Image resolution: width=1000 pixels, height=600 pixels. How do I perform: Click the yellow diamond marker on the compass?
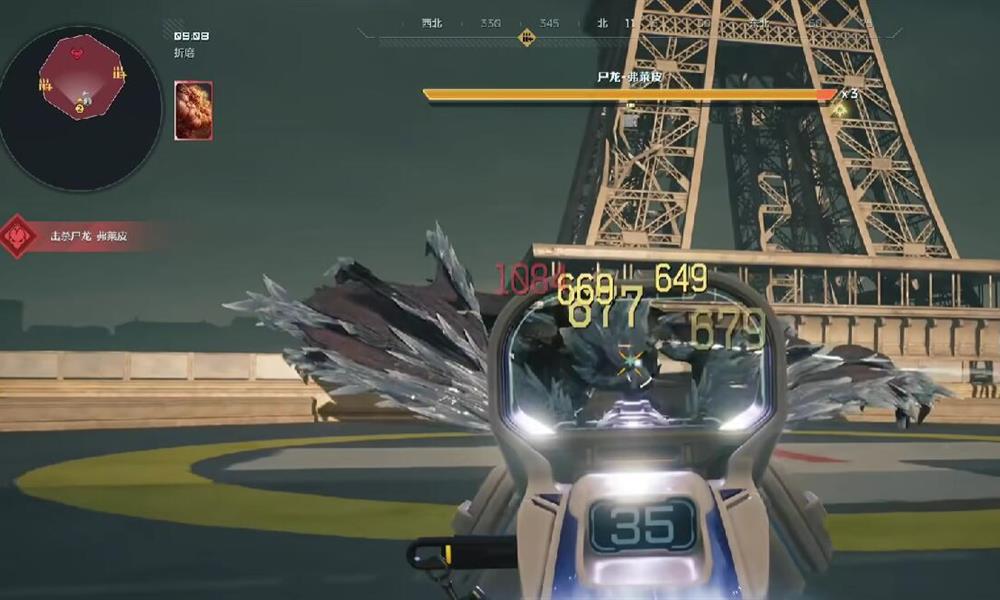click(x=526, y=38)
